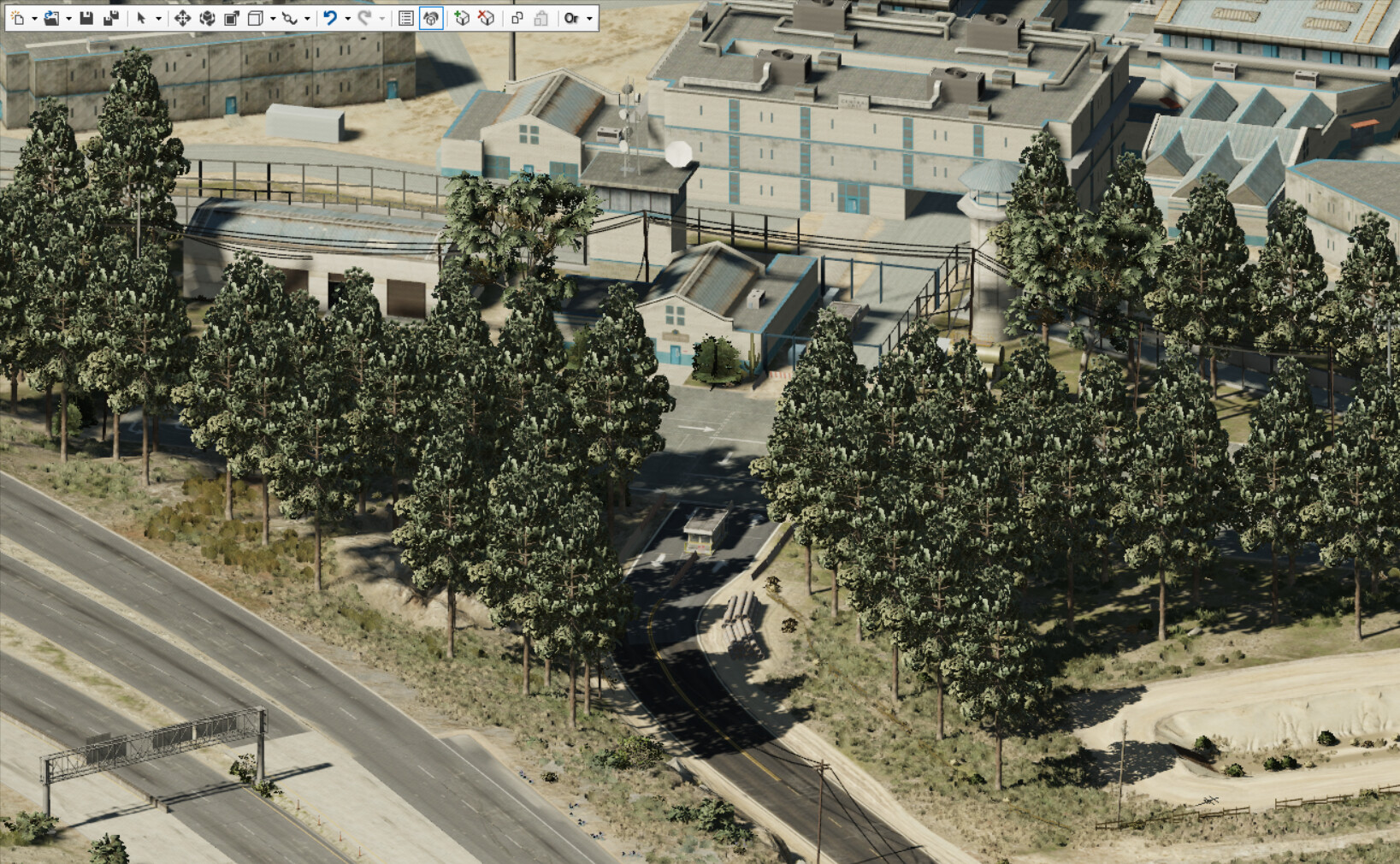Activate the Scale tool
The height and width of the screenshot is (864, 1400).
[x=233, y=17]
